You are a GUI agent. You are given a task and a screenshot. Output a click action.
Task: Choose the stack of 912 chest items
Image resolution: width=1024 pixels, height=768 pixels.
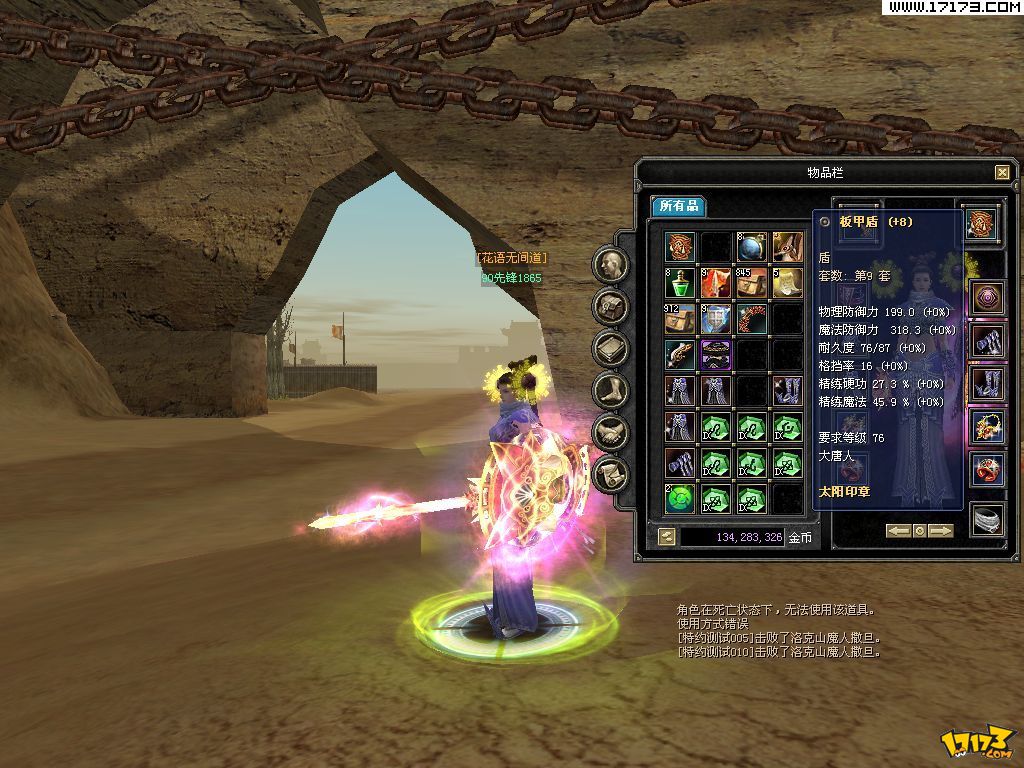tap(680, 319)
